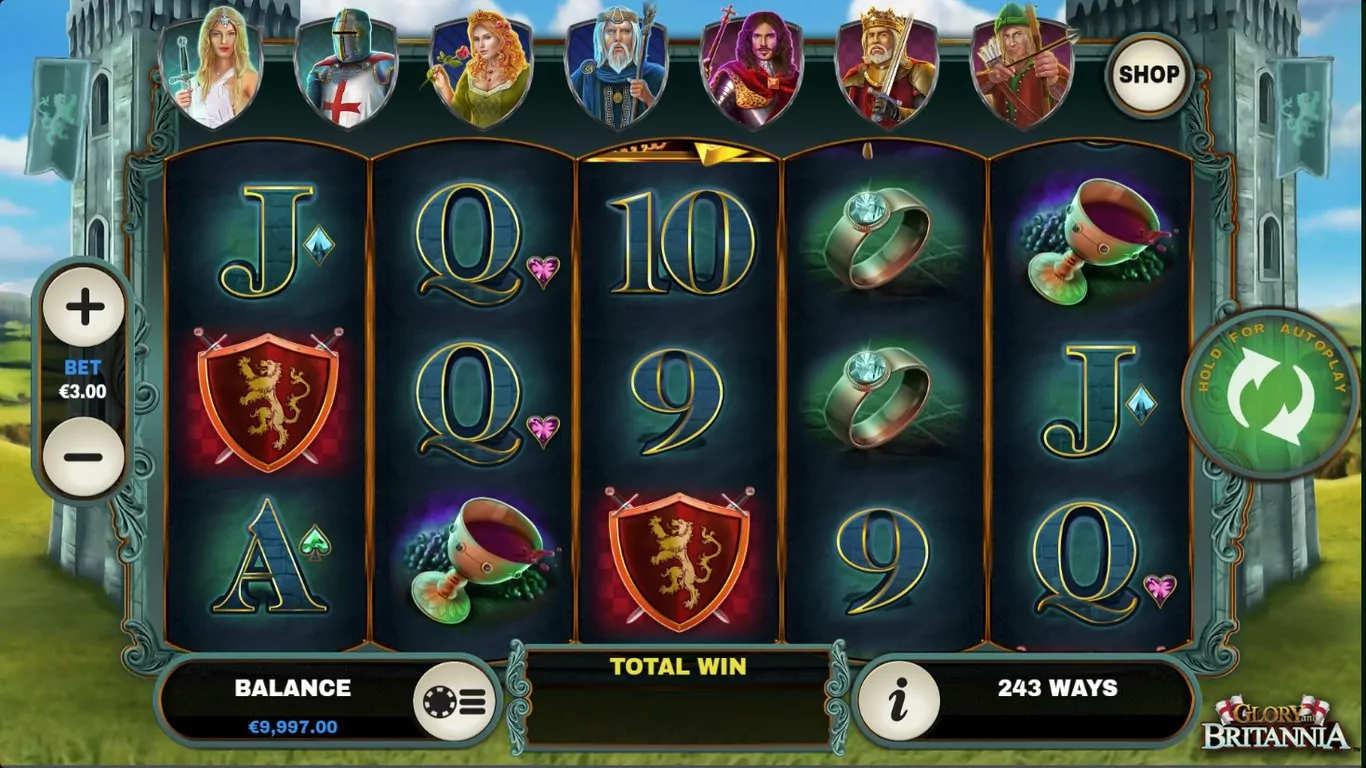
Task: Choose the purple-cloaked prince portrait
Action: 751,72
